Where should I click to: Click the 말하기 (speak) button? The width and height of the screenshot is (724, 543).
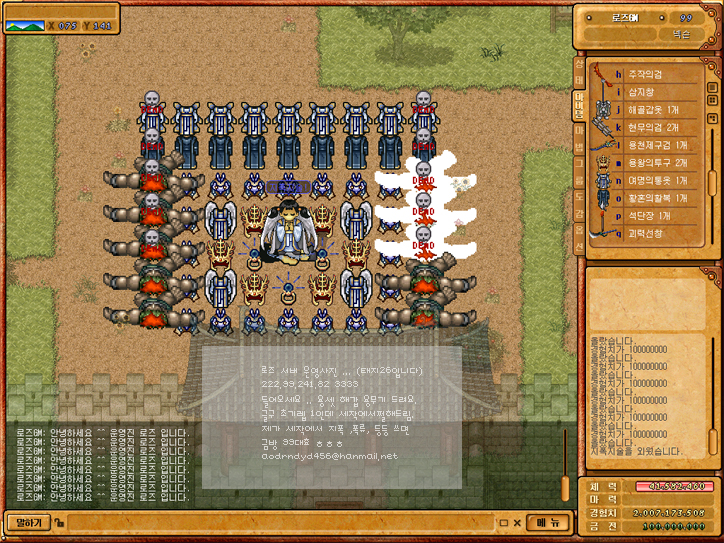click(29, 522)
